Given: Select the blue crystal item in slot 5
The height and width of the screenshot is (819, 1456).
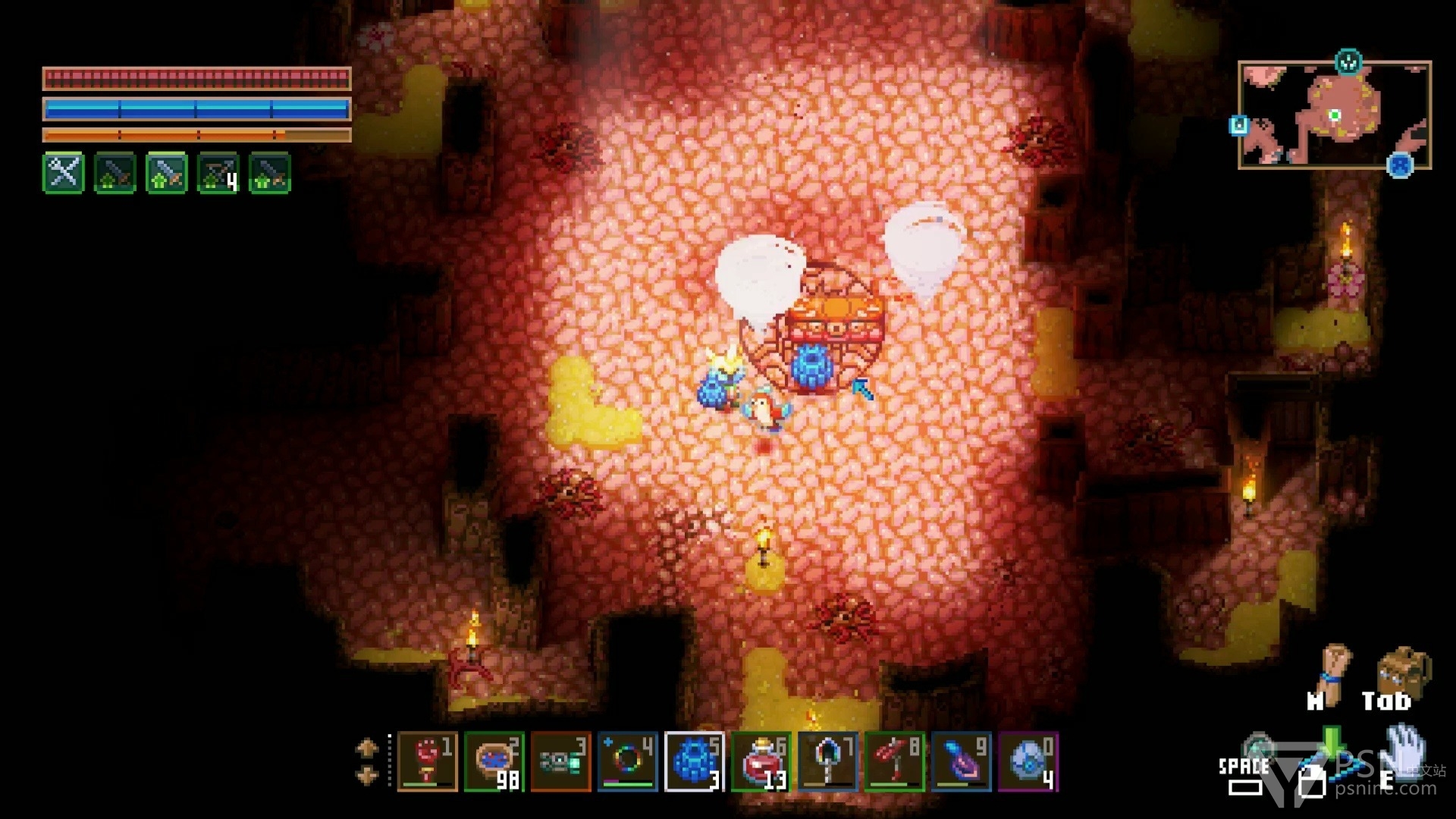Looking at the screenshot, I should tap(694, 761).
